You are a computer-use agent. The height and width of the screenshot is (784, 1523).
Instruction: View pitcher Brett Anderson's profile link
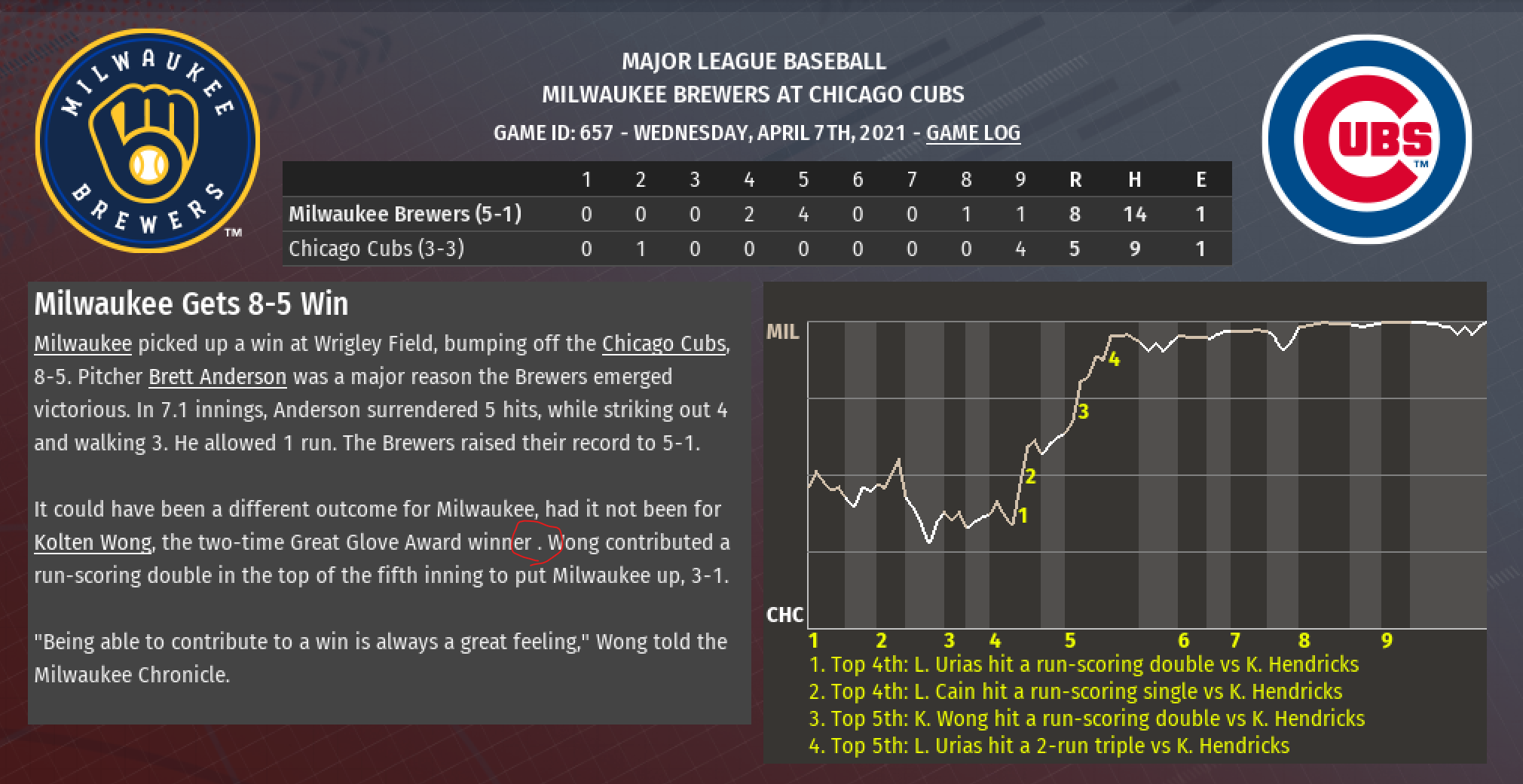click(x=217, y=377)
